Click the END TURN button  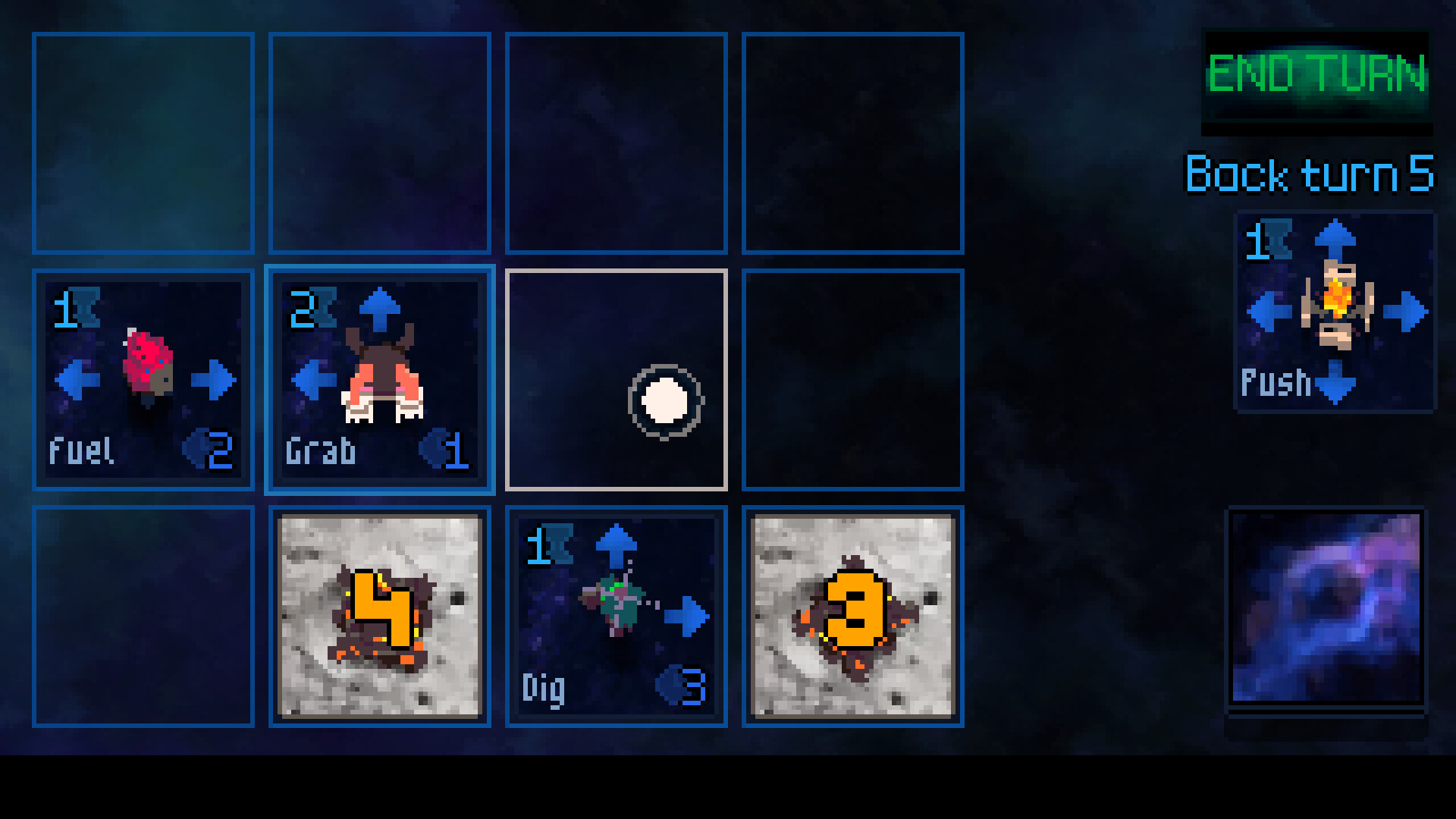1317,74
